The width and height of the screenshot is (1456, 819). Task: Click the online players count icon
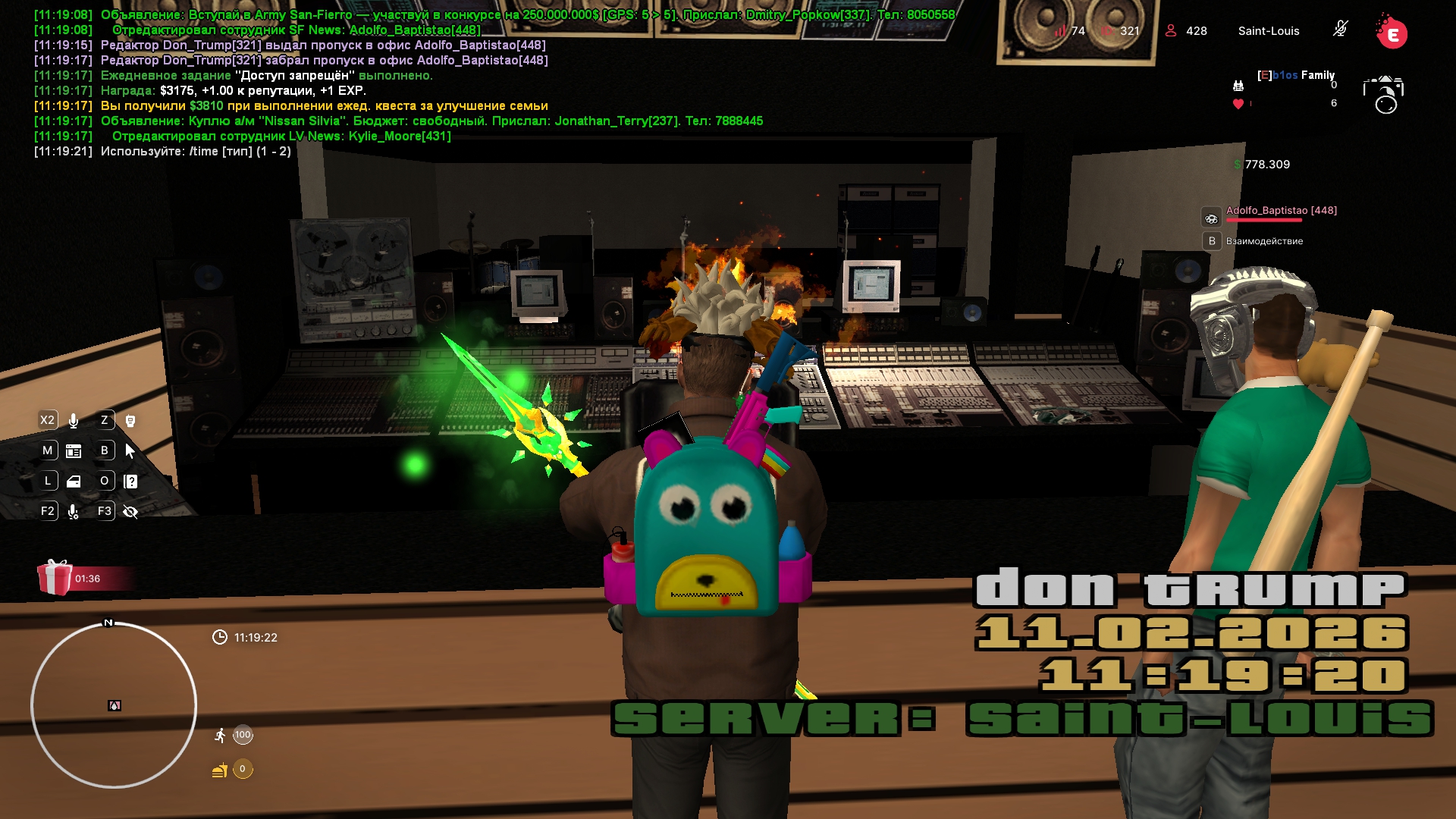click(1171, 31)
